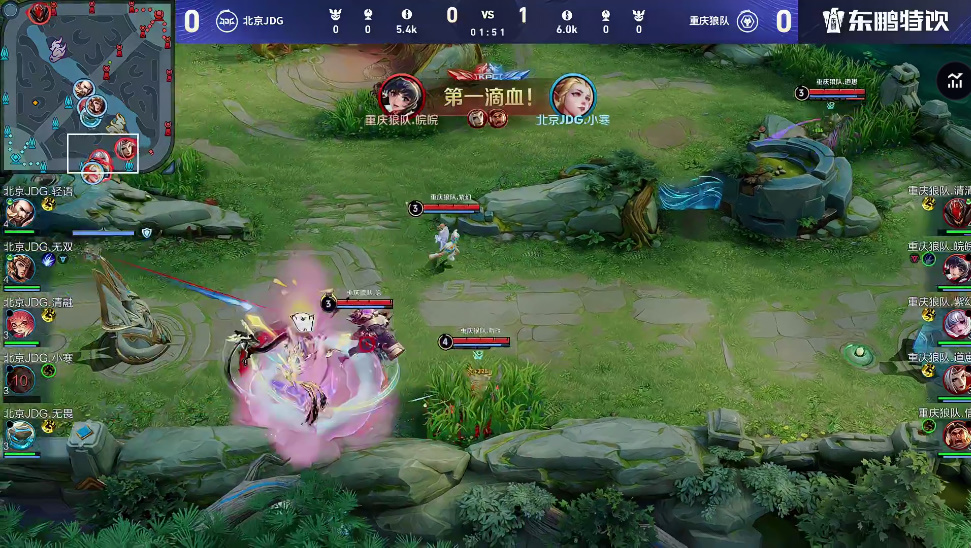Choose 重庆狼队.紫幻 hero portrait
971x548 pixels.
[x=956, y=323]
